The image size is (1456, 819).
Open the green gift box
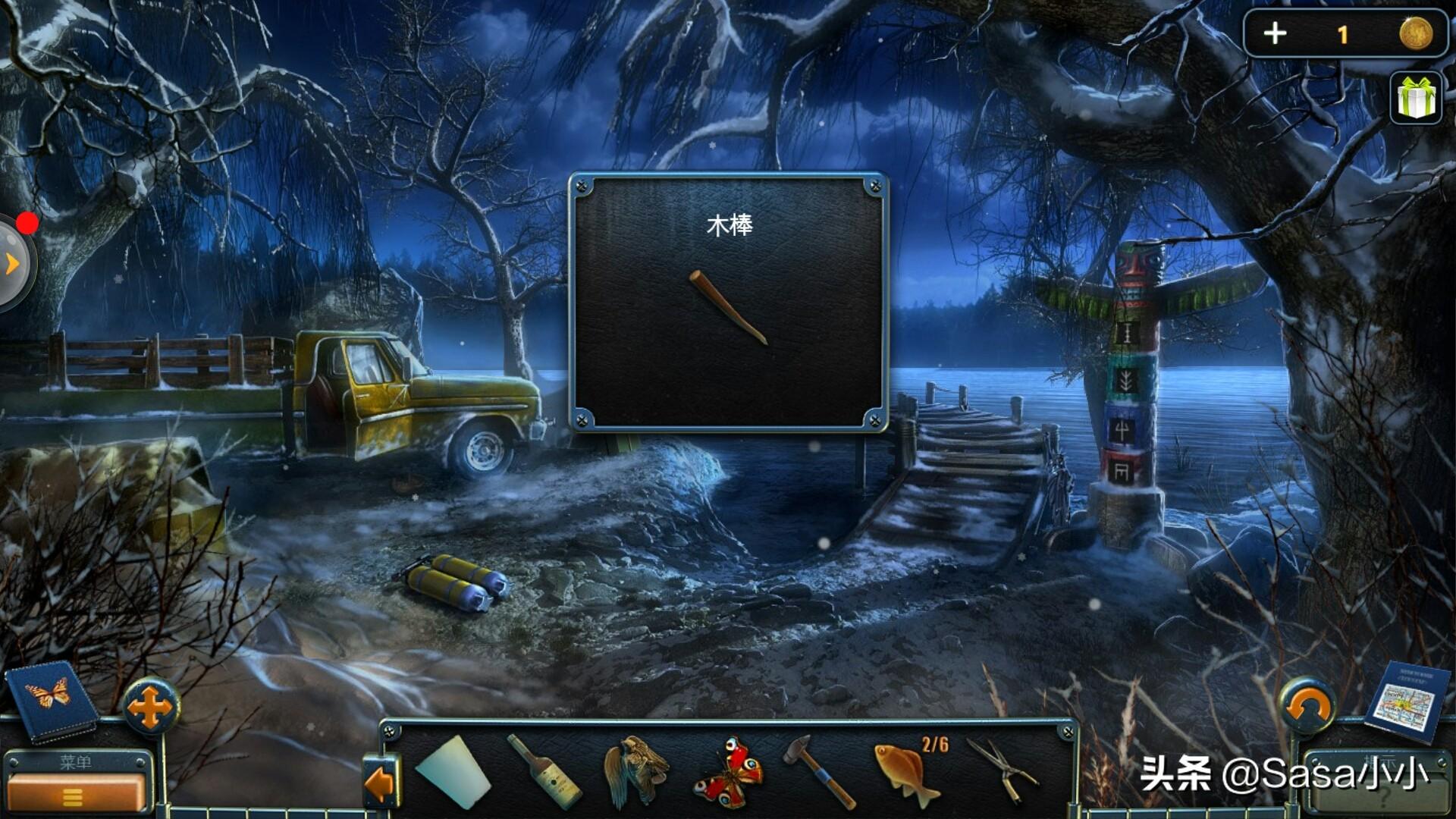(1417, 99)
